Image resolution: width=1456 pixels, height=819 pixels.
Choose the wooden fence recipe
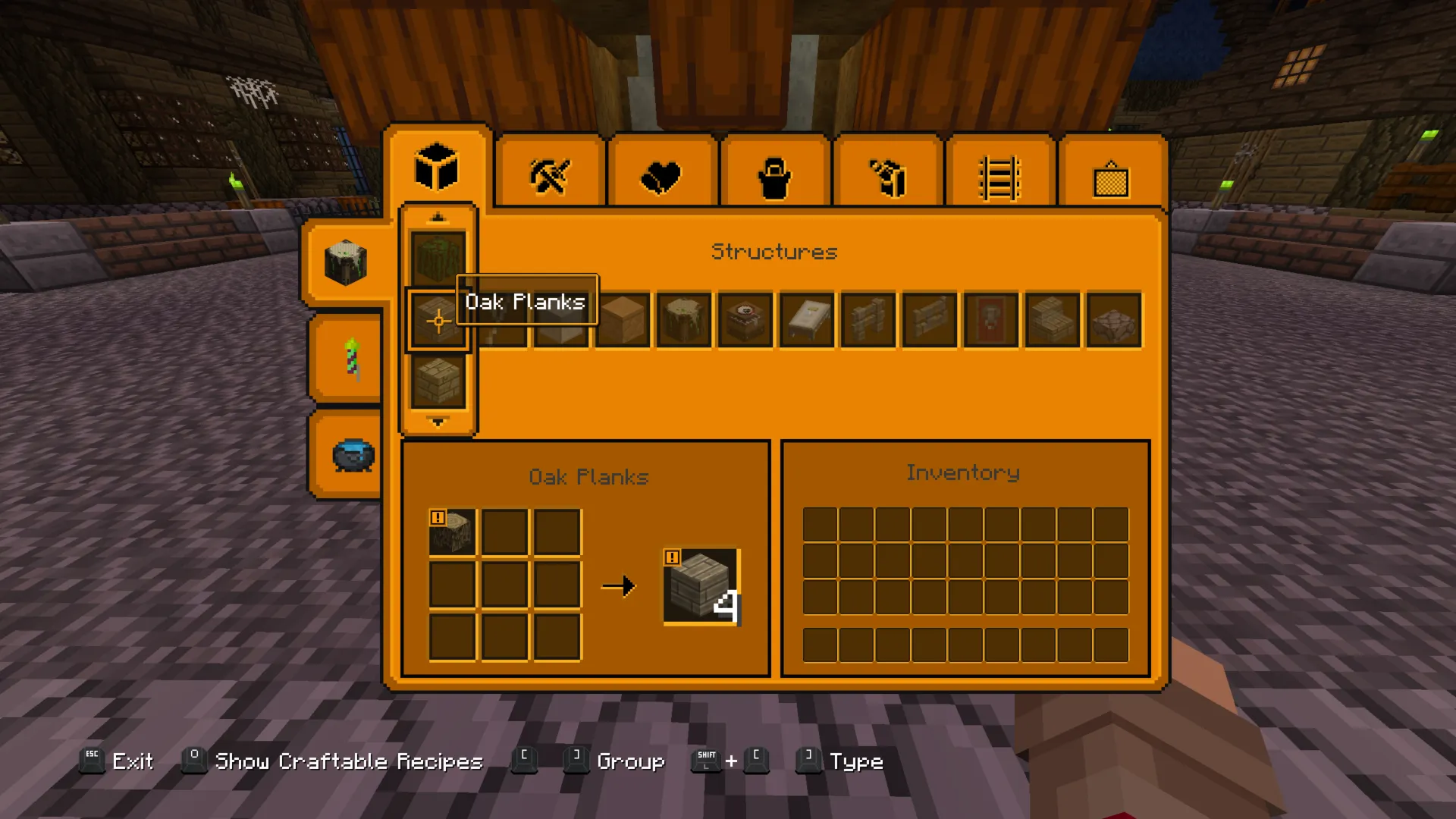coord(868,321)
